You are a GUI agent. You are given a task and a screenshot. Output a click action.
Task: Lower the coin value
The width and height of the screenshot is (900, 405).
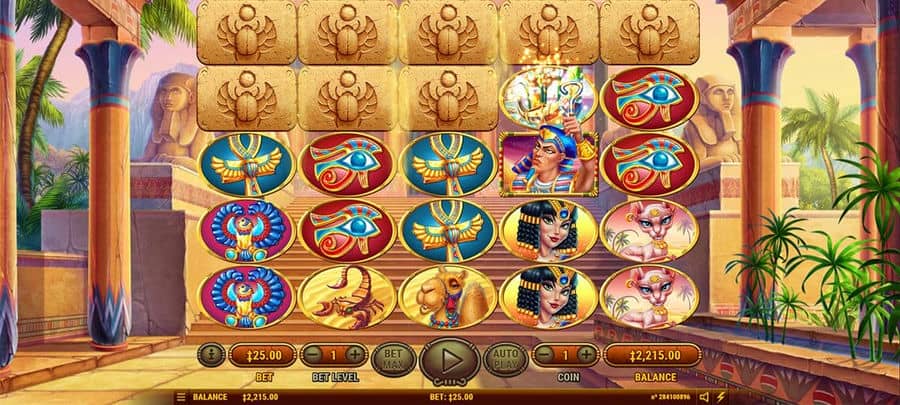tap(542, 354)
